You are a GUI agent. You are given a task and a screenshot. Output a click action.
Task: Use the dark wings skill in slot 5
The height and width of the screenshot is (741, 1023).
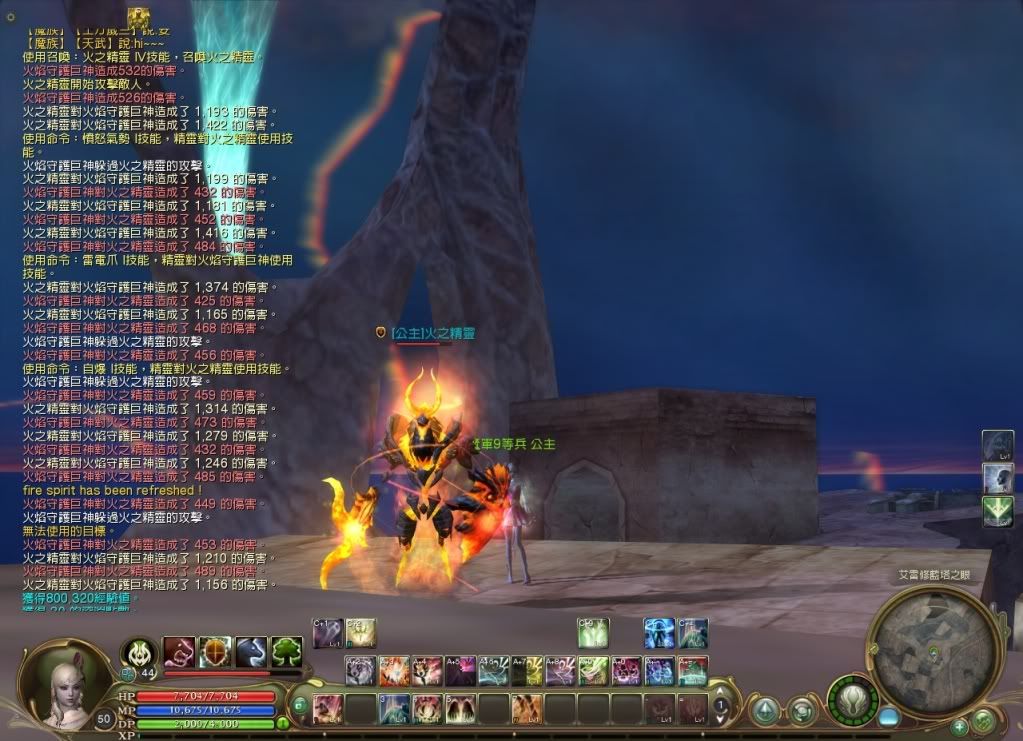[x=460, y=709]
